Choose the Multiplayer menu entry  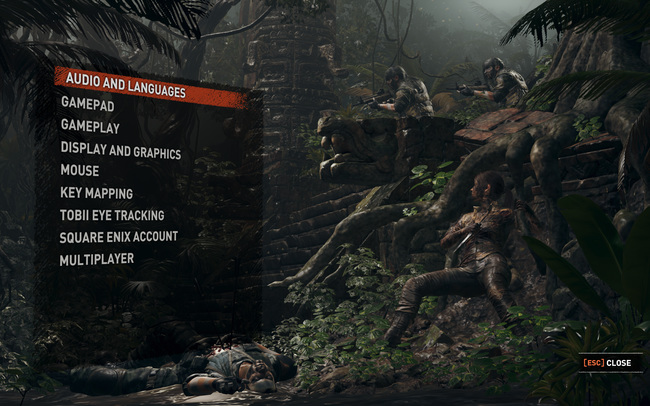tap(97, 259)
